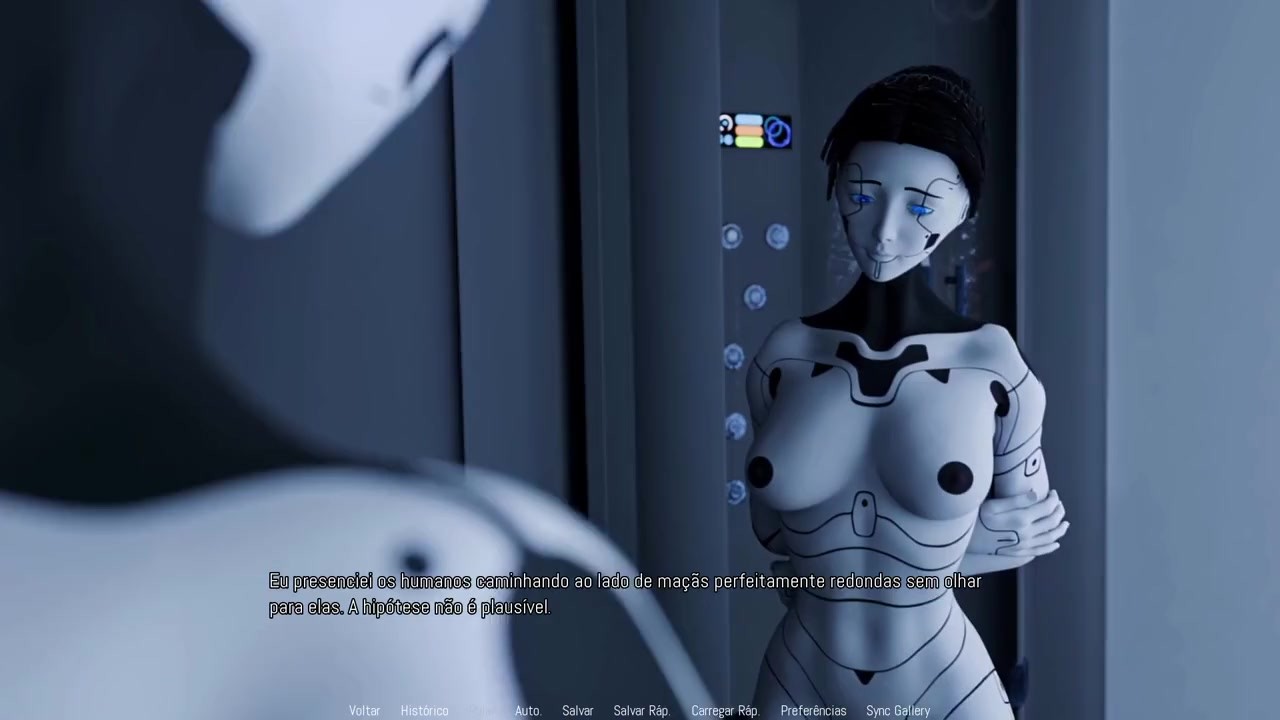The image size is (1280, 720).
Task: Click the camera overlay icon above the door panel
Action: (724, 130)
